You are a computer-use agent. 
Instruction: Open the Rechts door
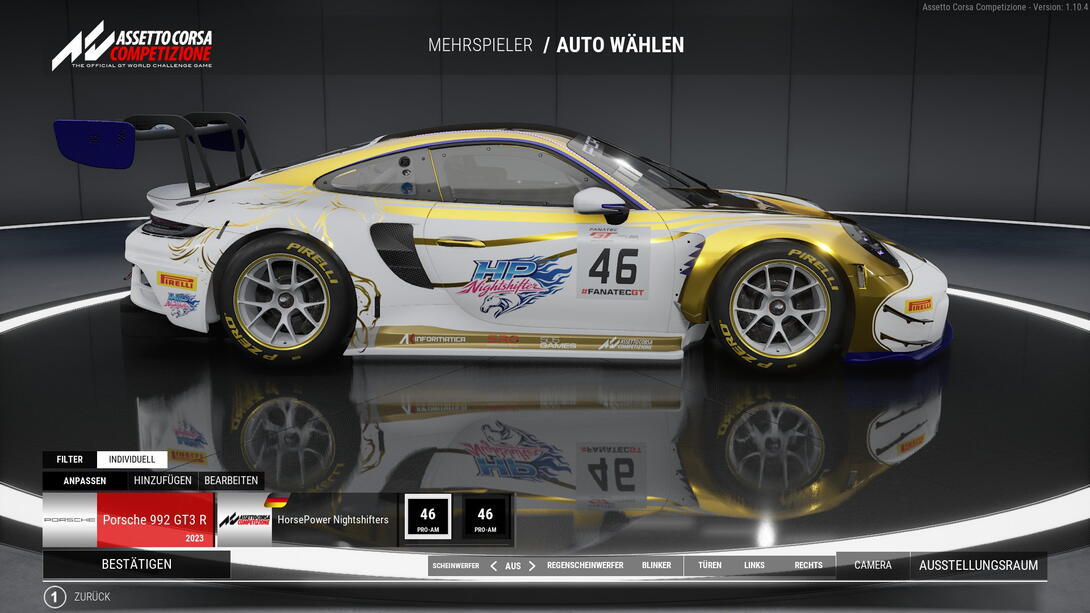point(808,566)
